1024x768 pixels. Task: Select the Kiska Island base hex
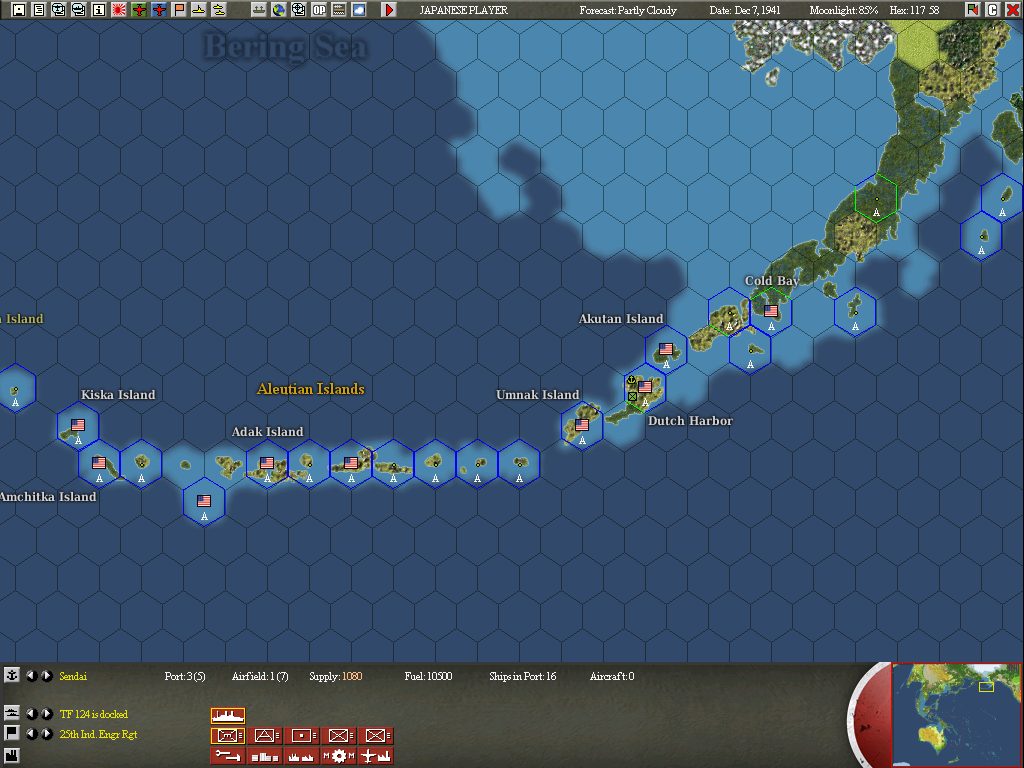coord(78,426)
